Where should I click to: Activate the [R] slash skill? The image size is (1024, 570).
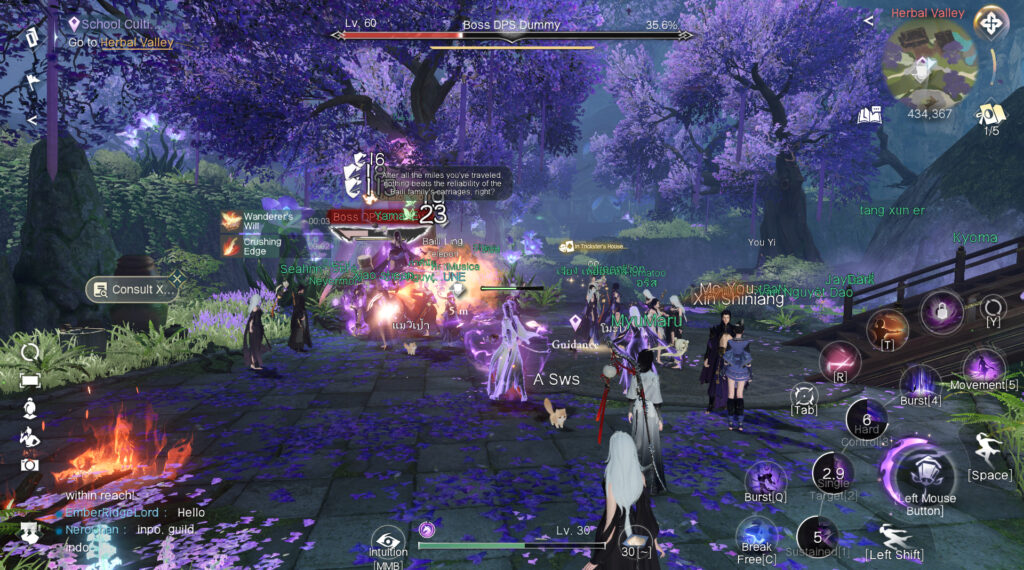click(840, 360)
